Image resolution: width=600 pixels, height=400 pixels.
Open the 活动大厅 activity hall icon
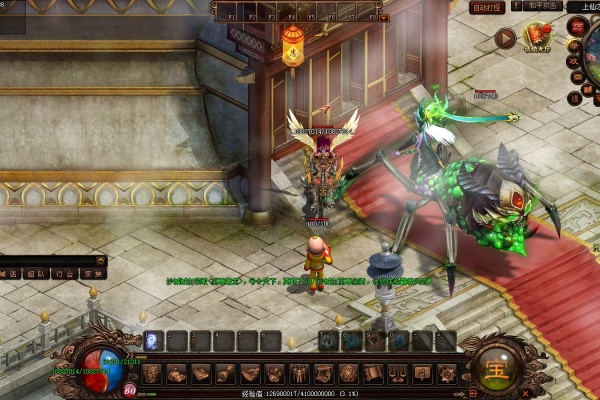point(540,37)
